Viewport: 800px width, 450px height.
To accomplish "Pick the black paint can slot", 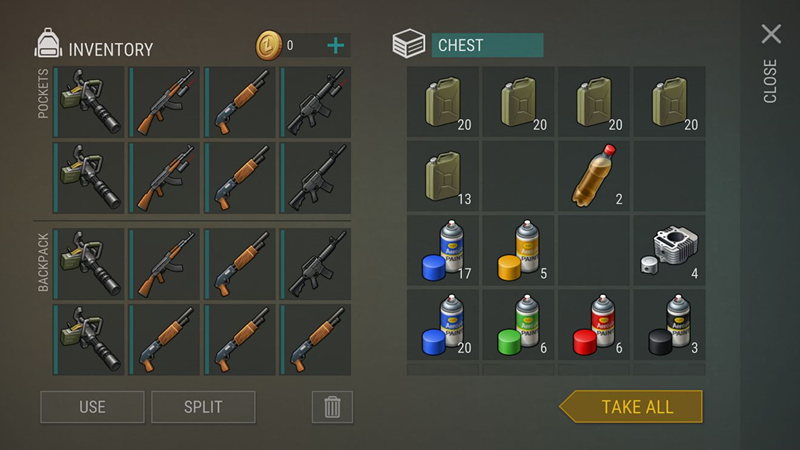I will click(x=669, y=325).
